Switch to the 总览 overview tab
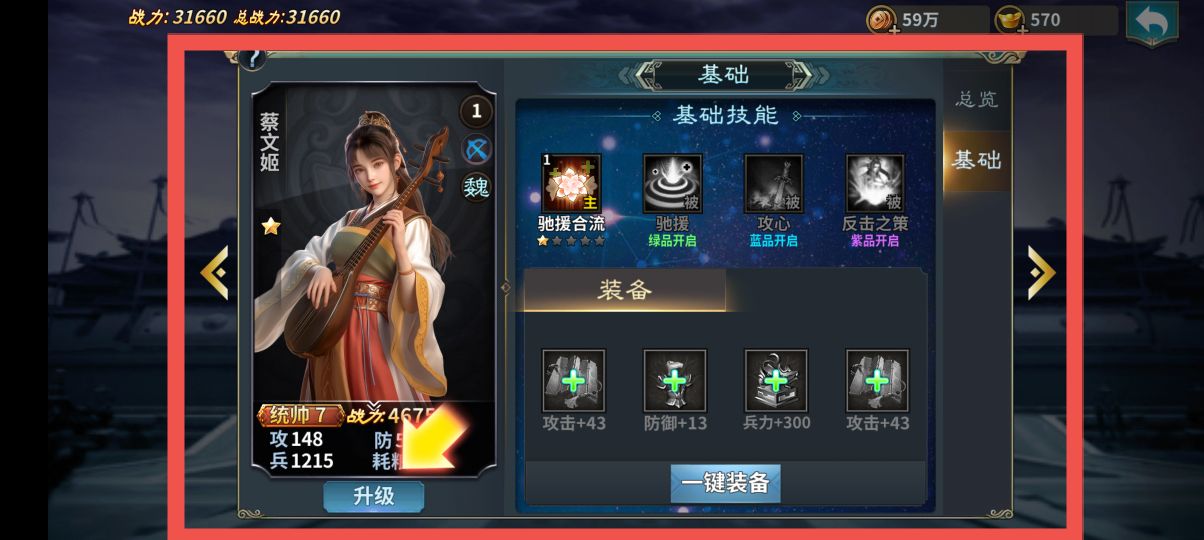The height and width of the screenshot is (540, 1204). pos(976,99)
